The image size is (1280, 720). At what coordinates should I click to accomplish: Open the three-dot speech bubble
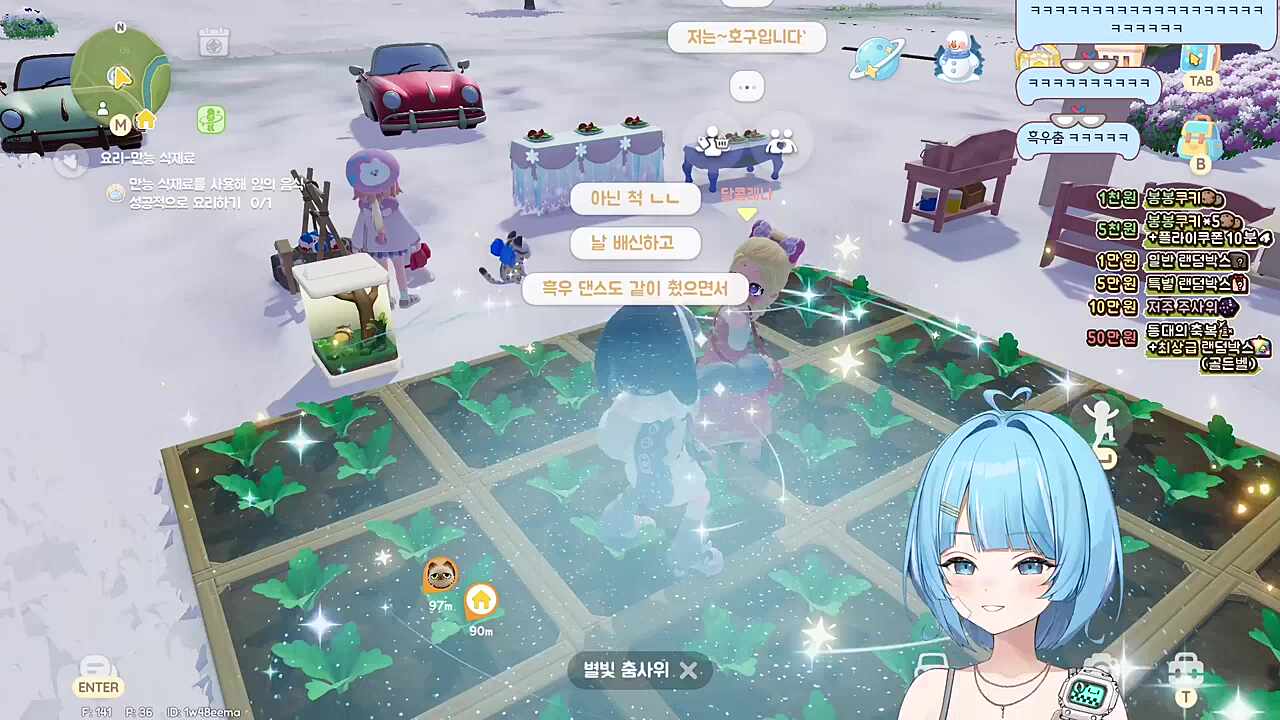(746, 87)
